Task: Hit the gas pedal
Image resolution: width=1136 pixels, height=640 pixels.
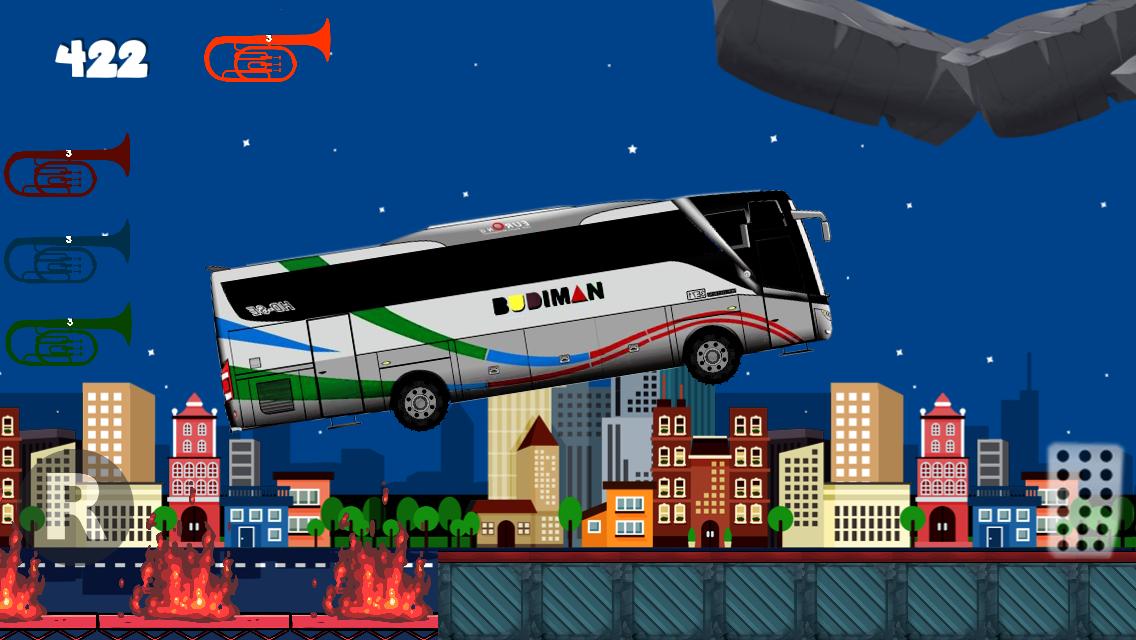Action: click(1085, 497)
